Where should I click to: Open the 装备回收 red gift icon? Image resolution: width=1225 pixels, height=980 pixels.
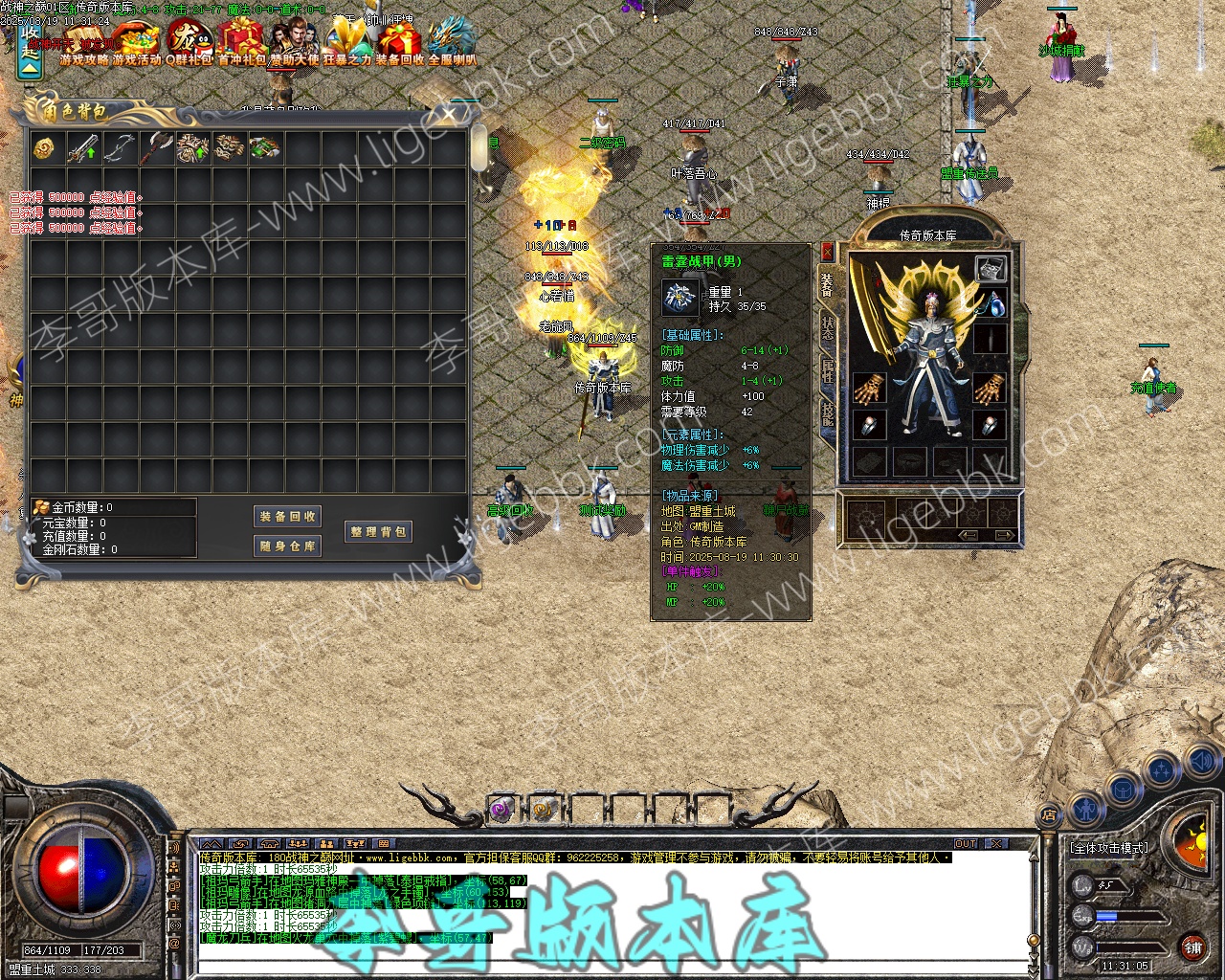(x=399, y=43)
